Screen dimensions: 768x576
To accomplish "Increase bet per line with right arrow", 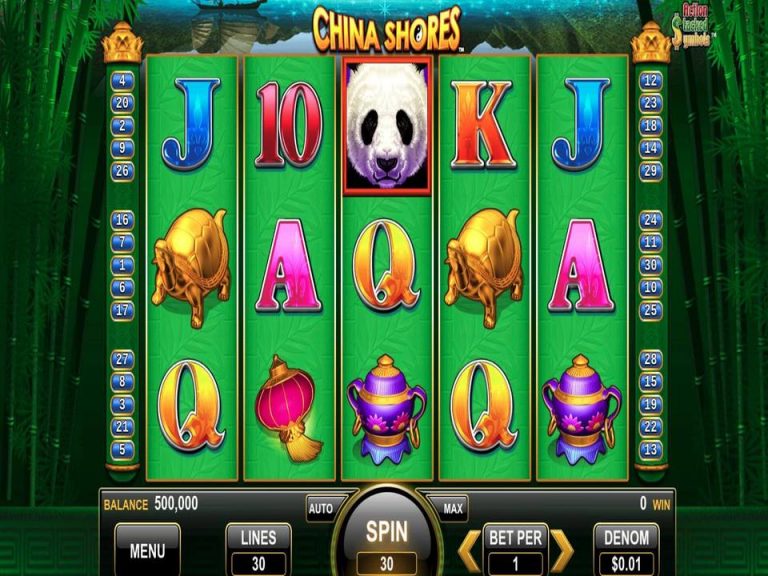I will [x=562, y=549].
